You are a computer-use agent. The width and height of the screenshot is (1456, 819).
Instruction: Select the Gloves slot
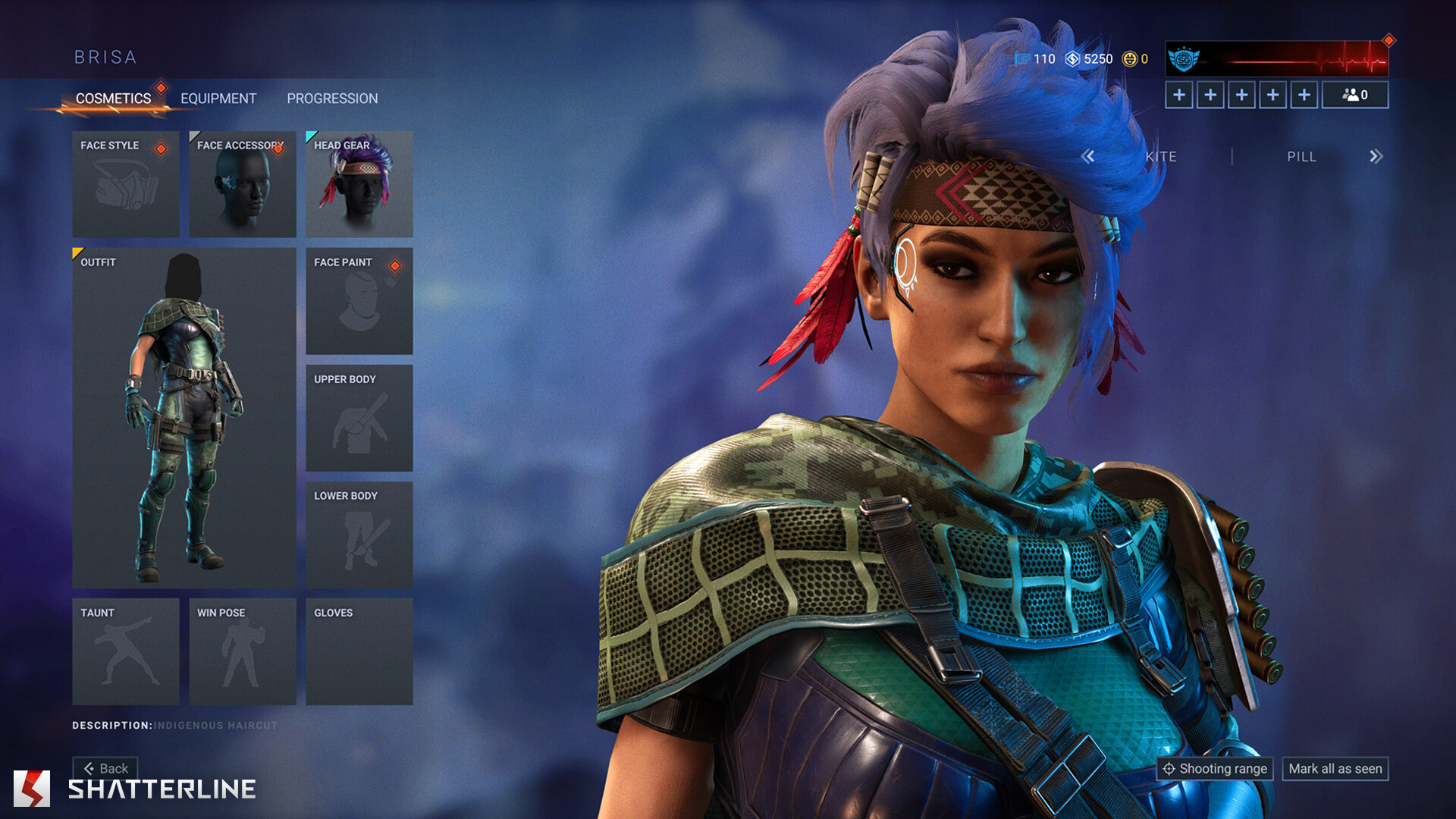359,651
